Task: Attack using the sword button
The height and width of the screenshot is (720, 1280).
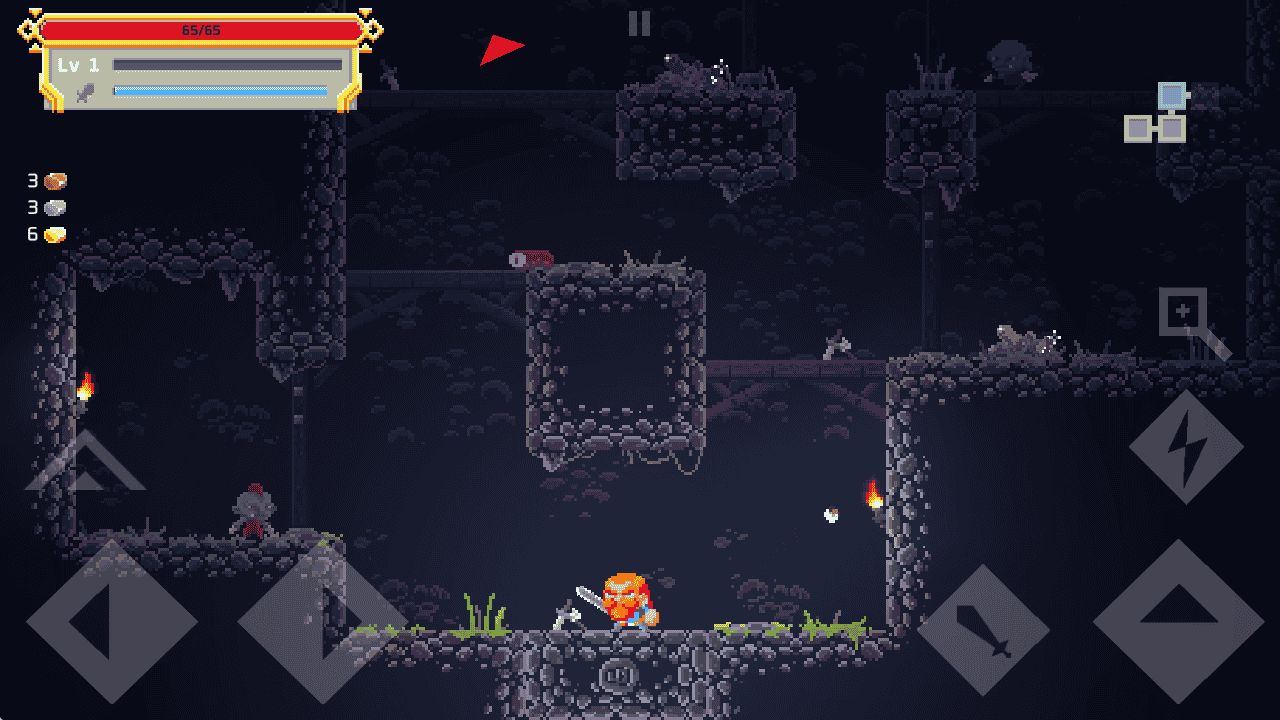Action: pyautogui.click(x=984, y=630)
